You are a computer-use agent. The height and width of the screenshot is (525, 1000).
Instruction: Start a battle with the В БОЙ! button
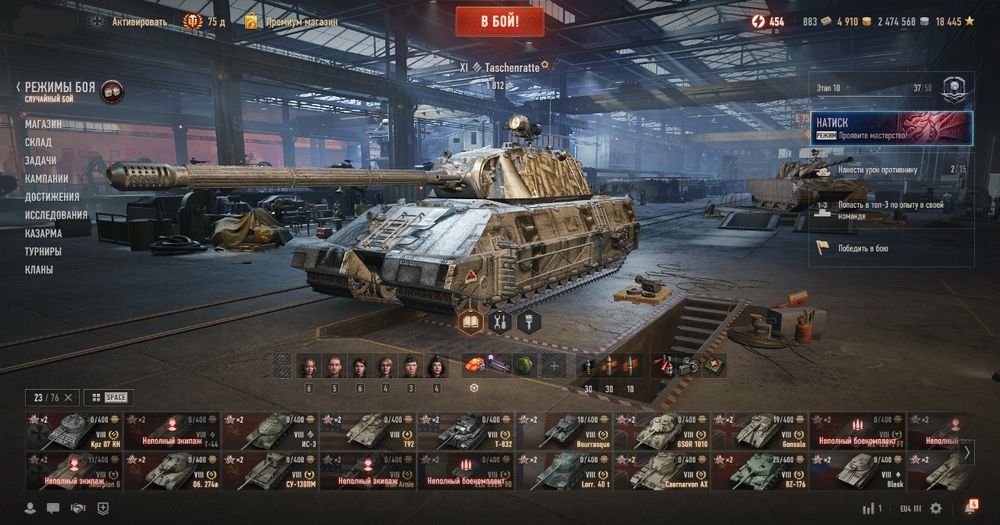[500, 20]
